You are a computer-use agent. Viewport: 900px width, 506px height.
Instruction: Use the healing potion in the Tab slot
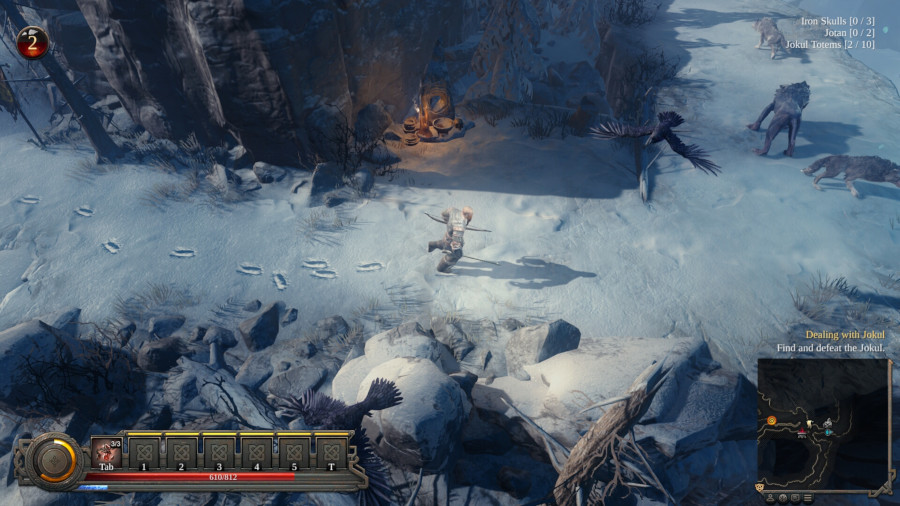coord(106,451)
